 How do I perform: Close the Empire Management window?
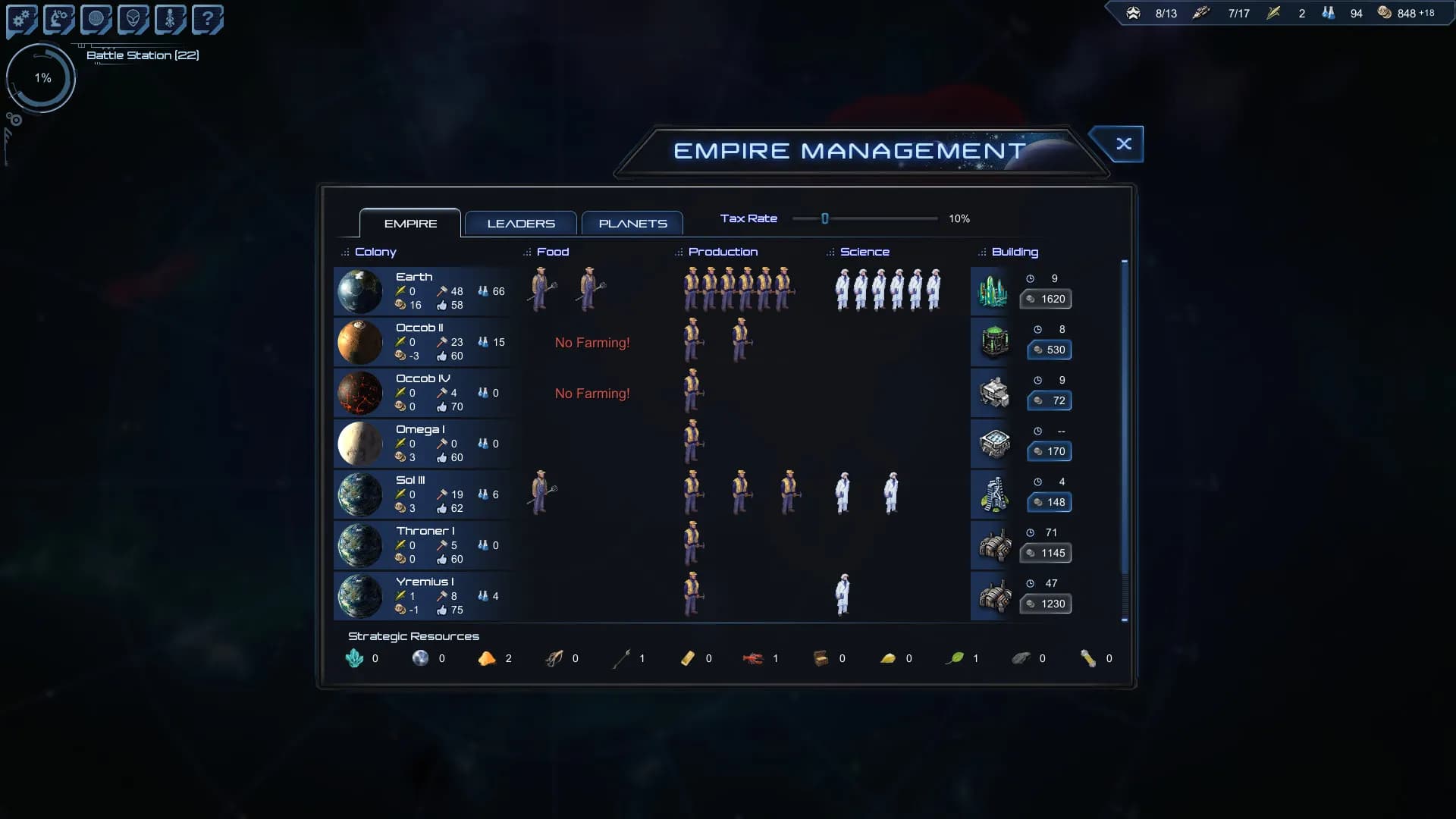pyautogui.click(x=1123, y=144)
